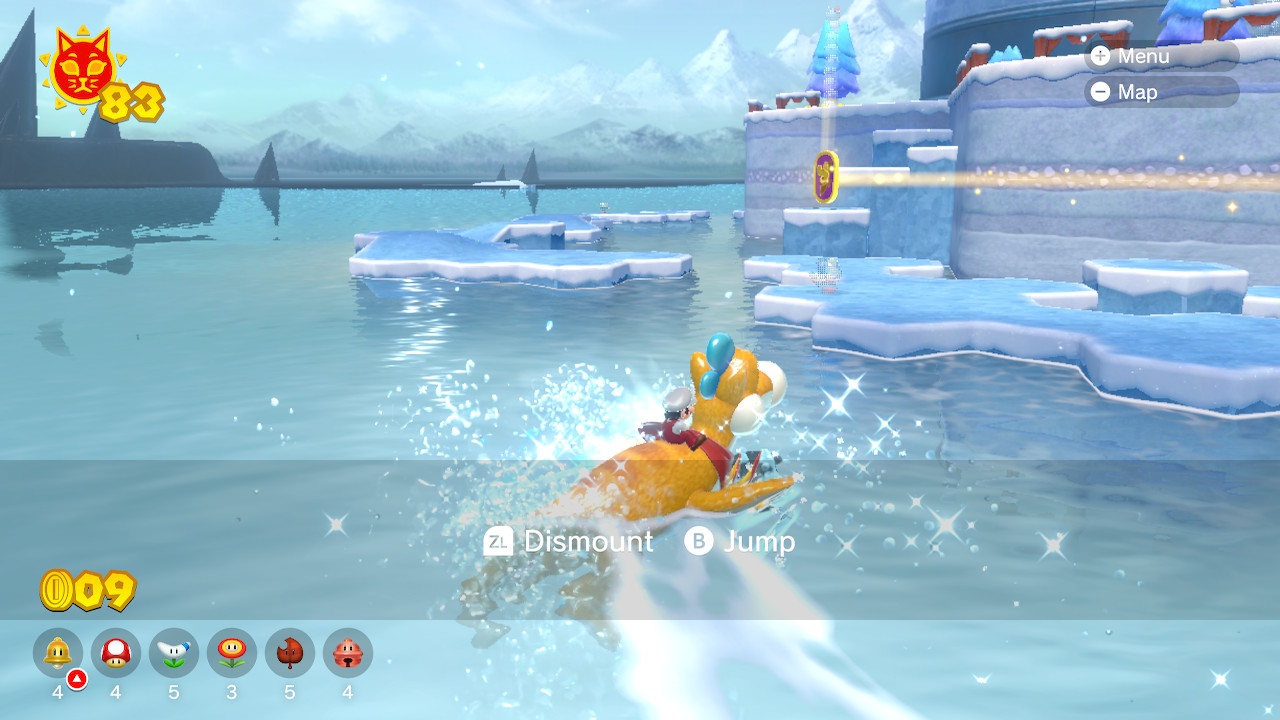Open the Menu button

click(x=1160, y=56)
